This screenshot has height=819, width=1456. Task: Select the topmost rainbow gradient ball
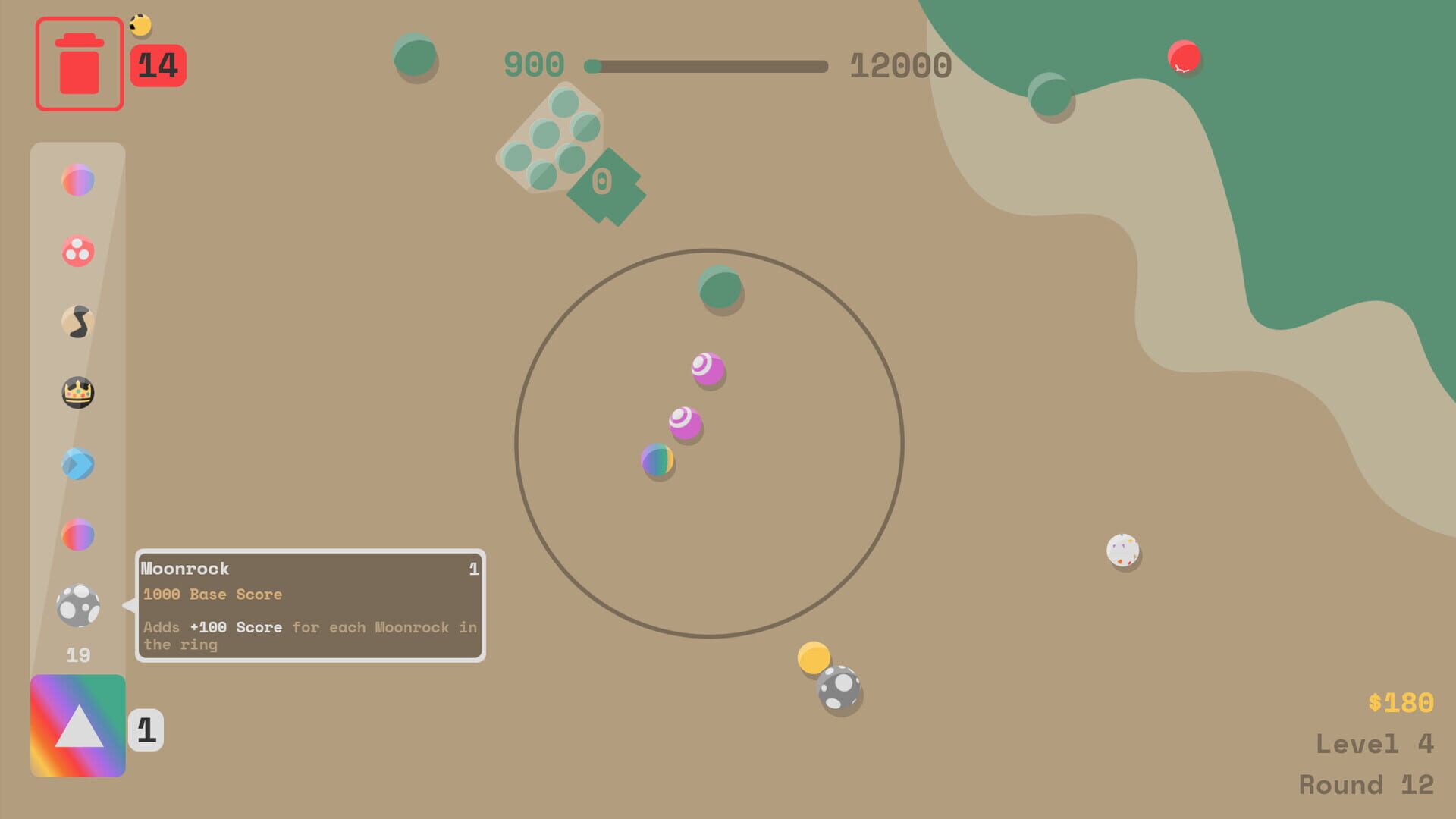coord(78,180)
